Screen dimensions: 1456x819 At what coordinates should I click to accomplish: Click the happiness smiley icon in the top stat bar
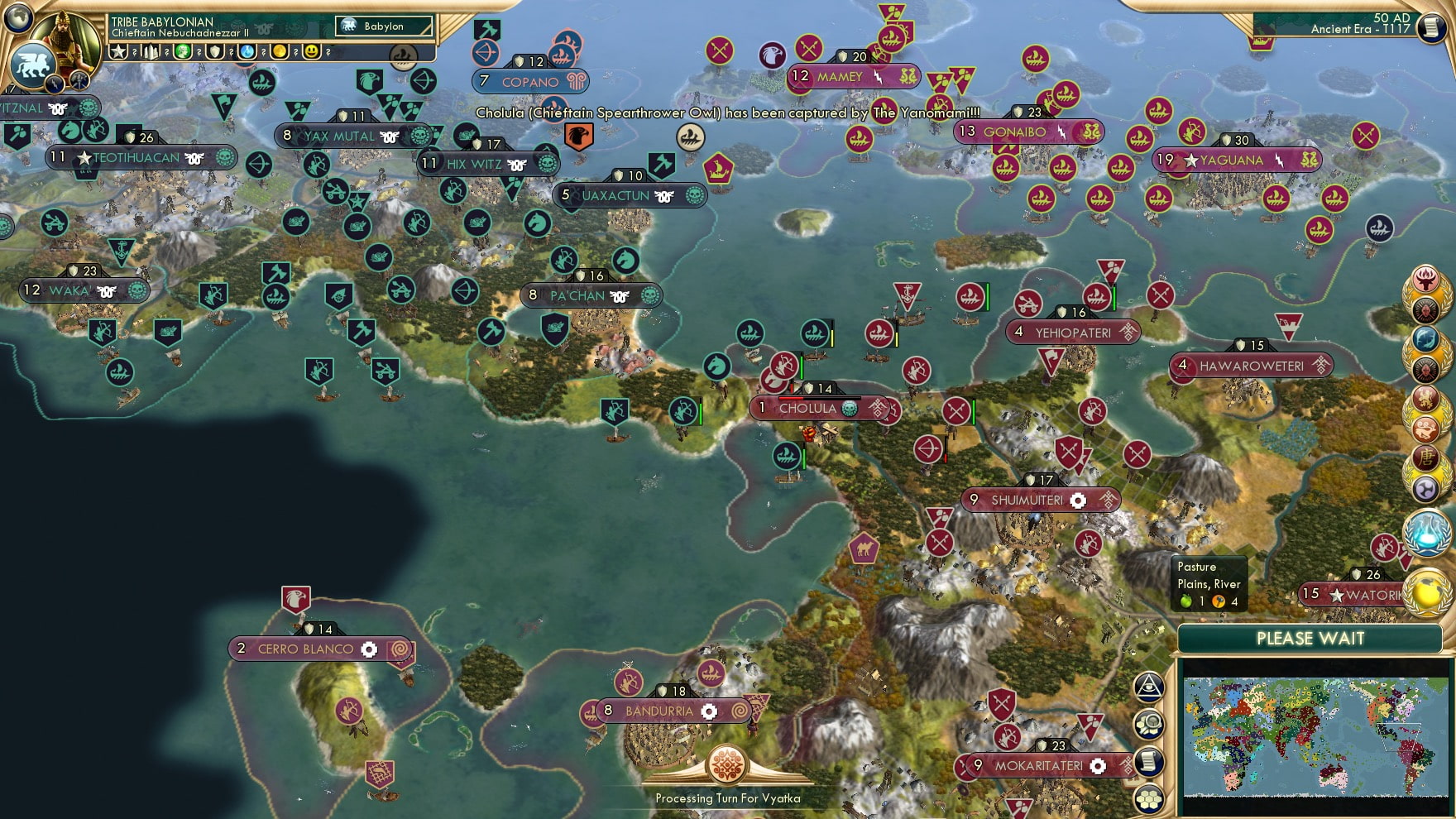coord(311,51)
